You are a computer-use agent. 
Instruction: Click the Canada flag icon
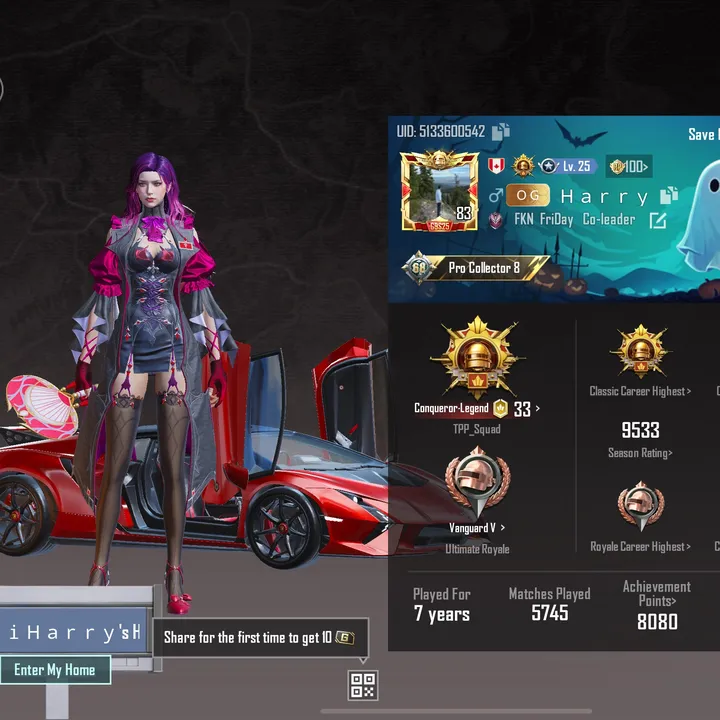pos(496,166)
